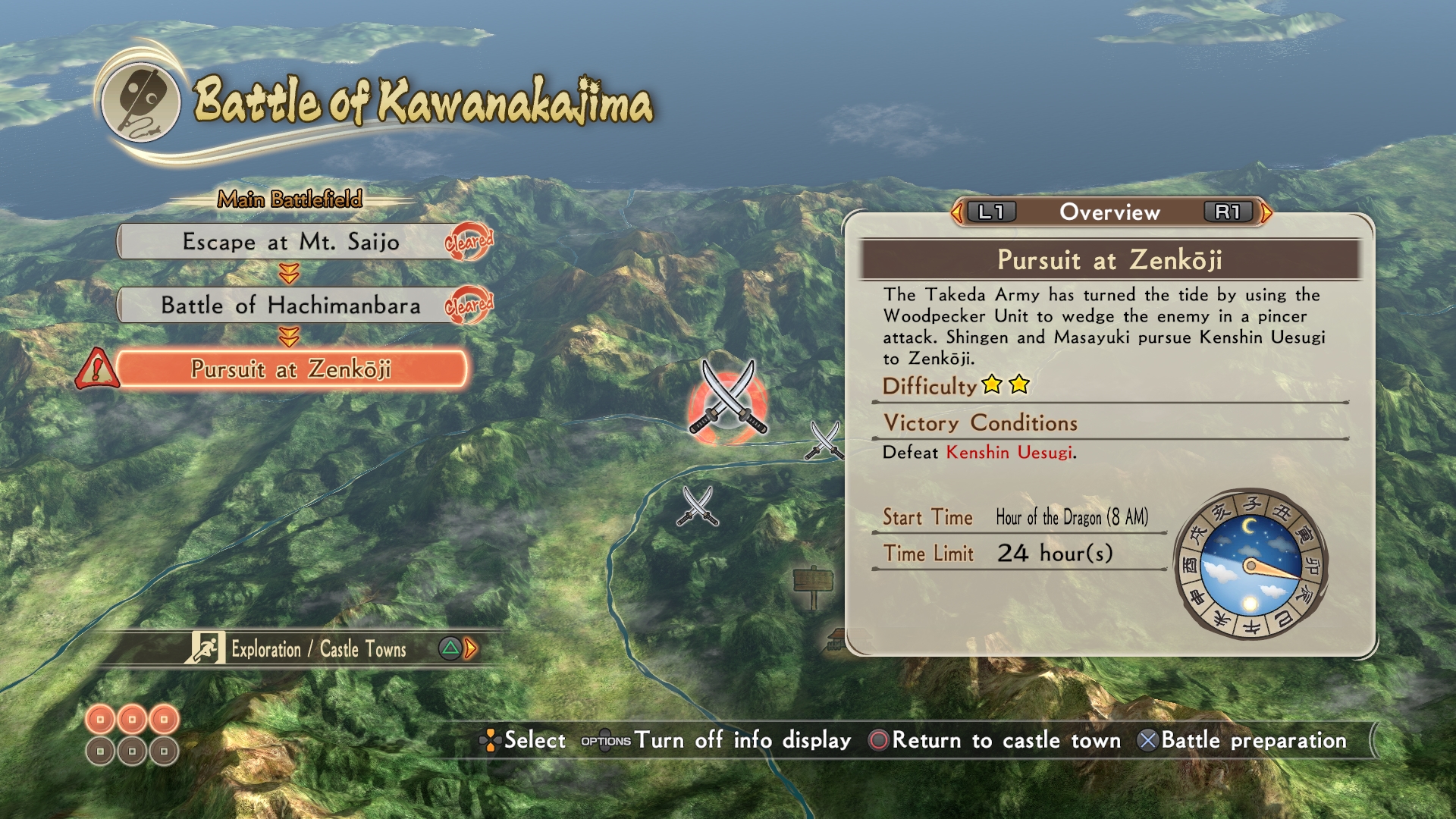This screenshot has height=819, width=1456.
Task: Select the cleared Escape at Mt. Saijo mission
Action: (x=292, y=242)
